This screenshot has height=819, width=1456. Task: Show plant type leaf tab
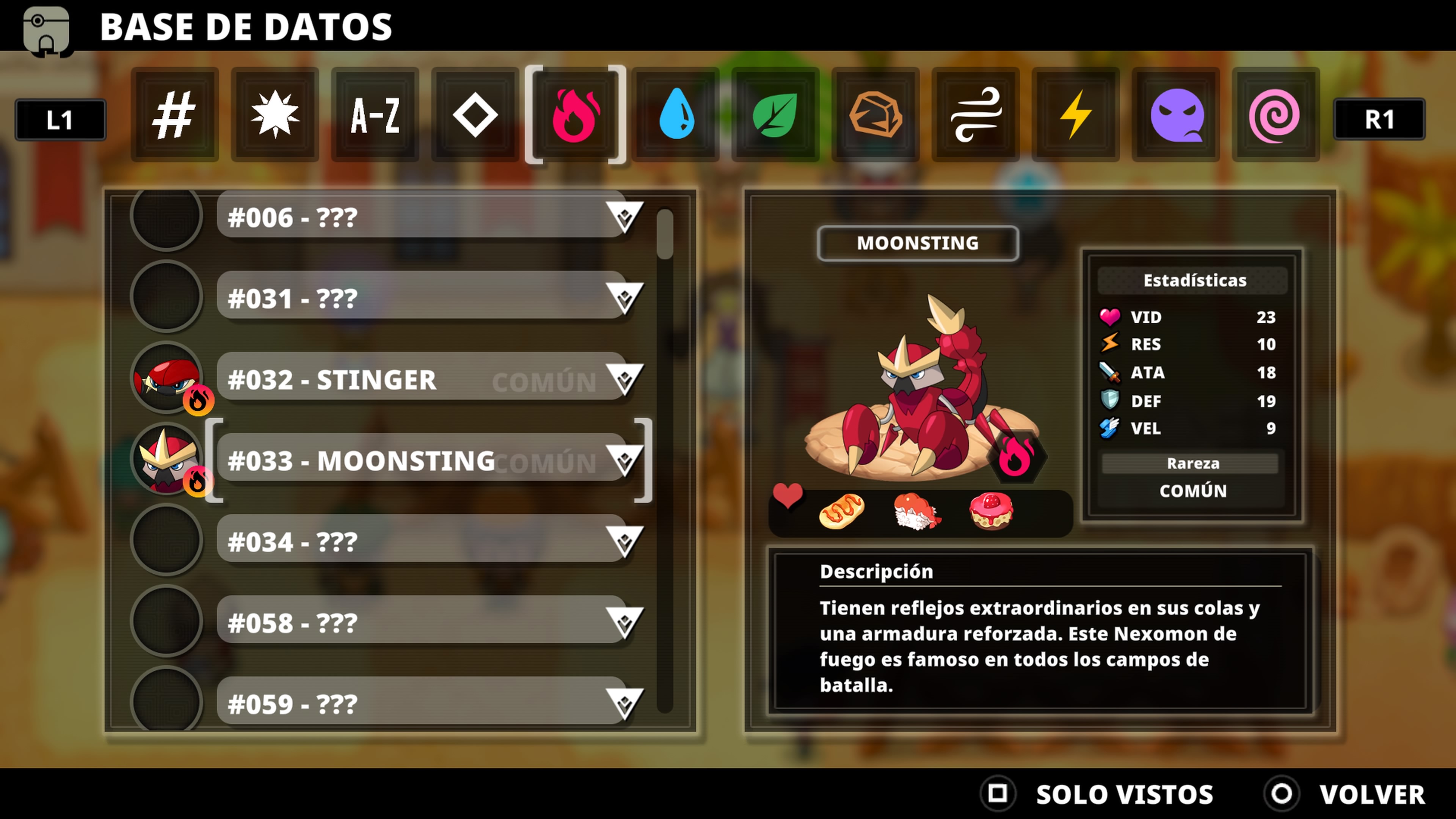coord(775,115)
